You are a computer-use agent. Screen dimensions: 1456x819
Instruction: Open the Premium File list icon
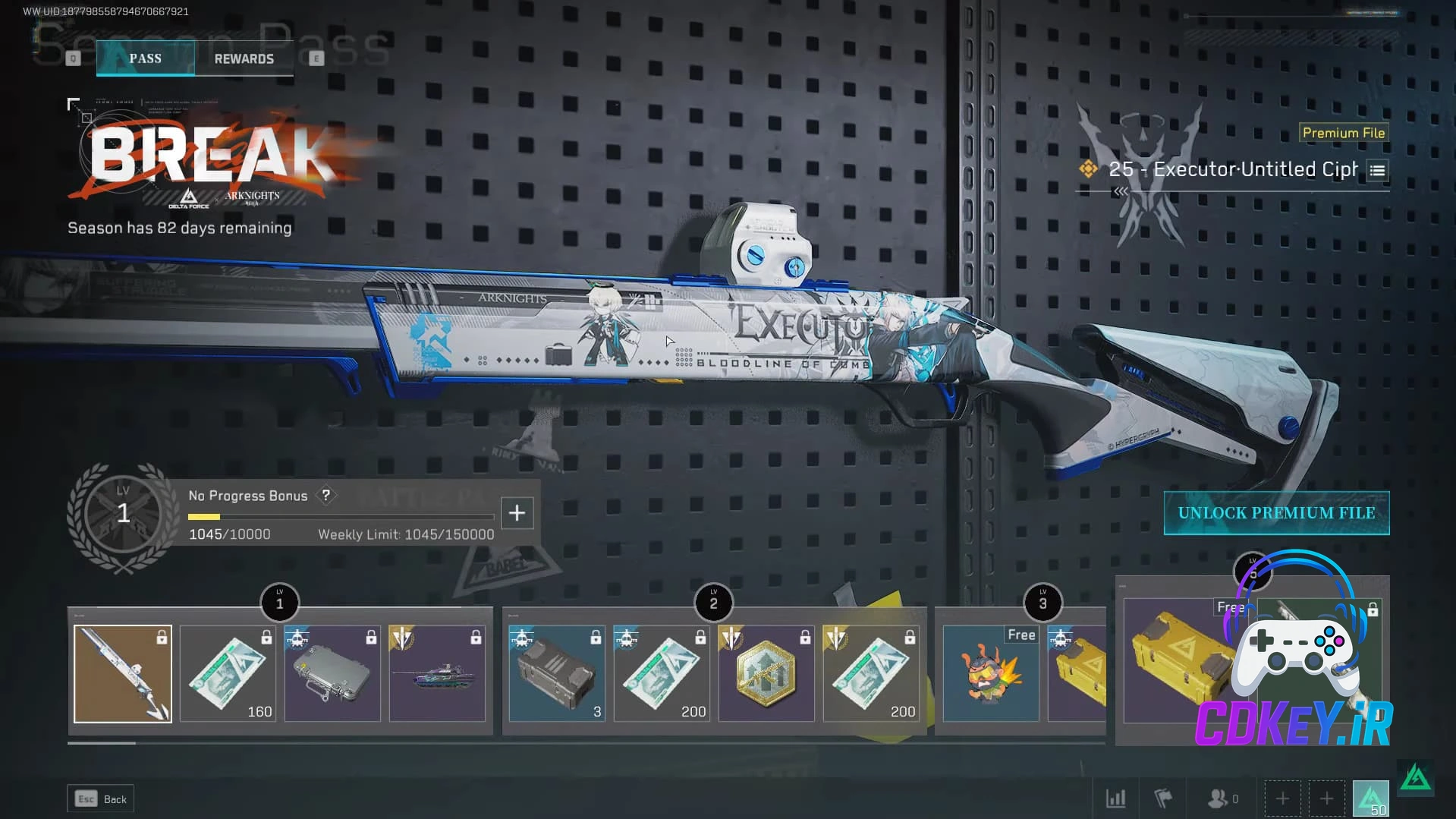(1377, 171)
